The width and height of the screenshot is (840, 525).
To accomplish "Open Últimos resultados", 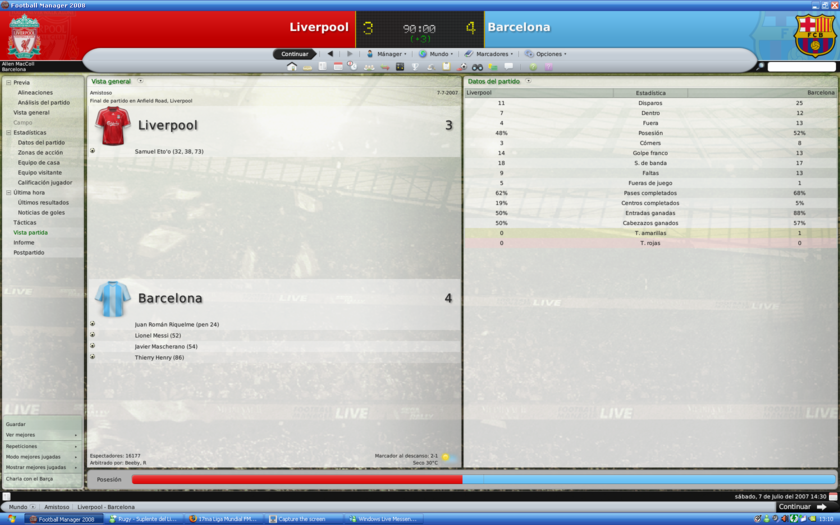I will point(43,203).
